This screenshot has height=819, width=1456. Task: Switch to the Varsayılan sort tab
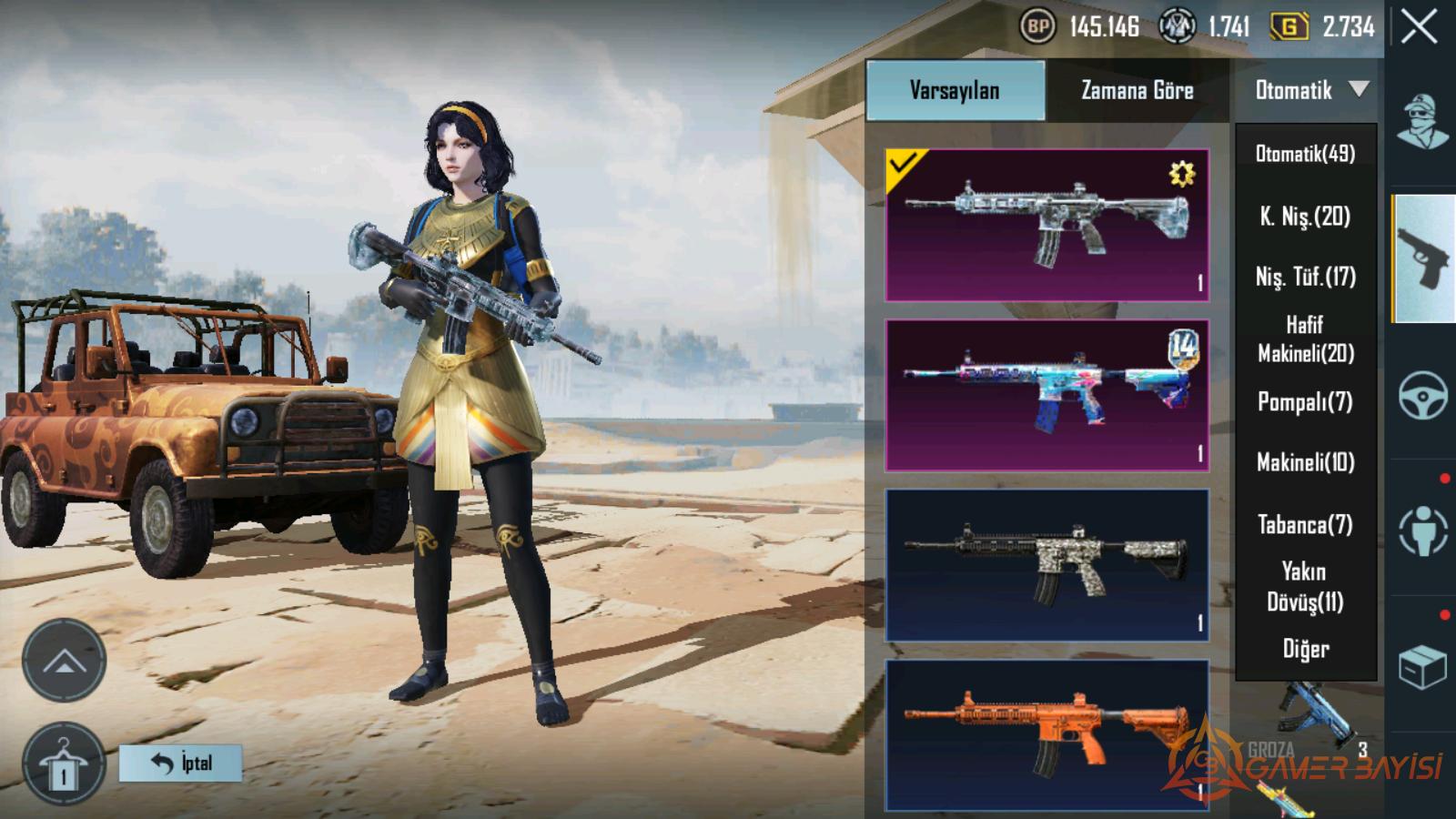pos(955,90)
